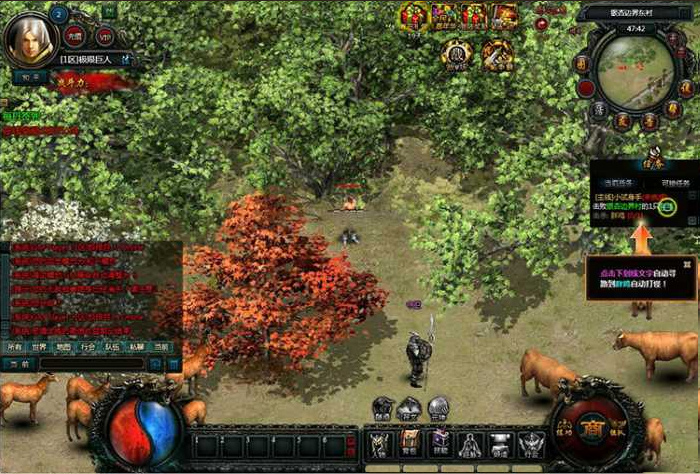Click the chat message input box
This screenshot has width=700, height=474.
tap(90, 365)
